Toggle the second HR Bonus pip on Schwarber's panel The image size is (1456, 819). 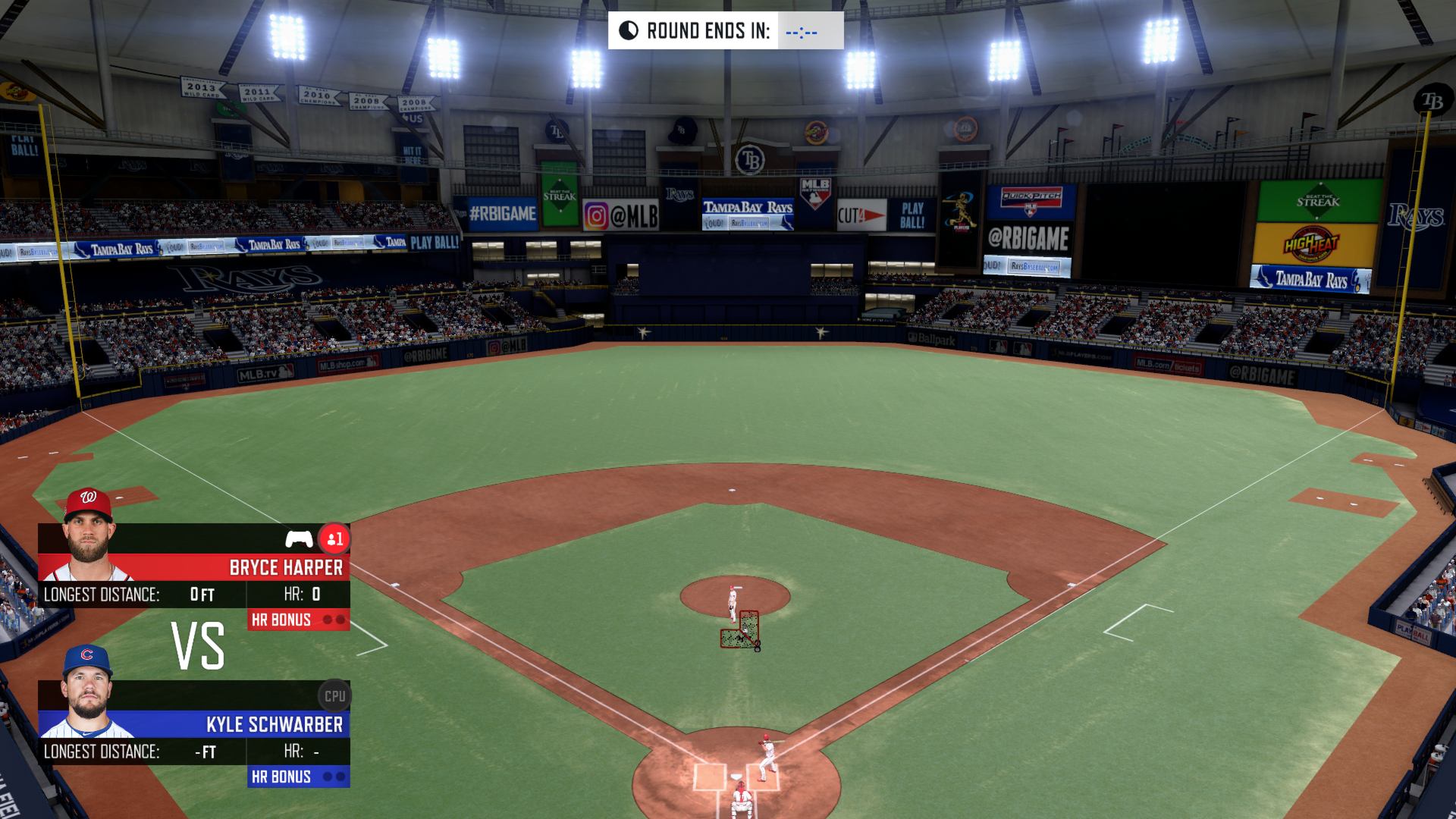coord(340,777)
